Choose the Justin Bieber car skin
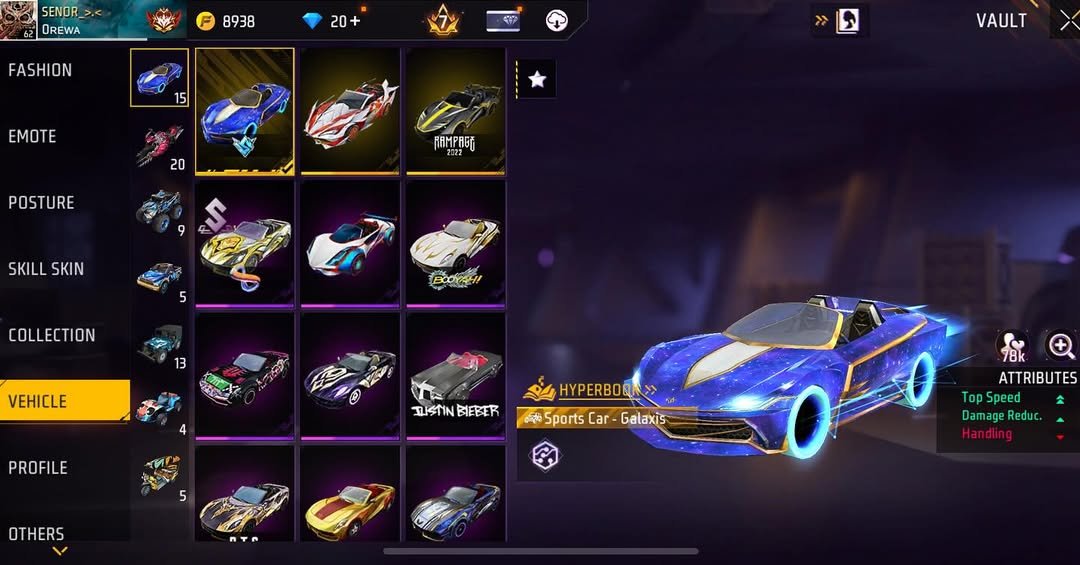Viewport: 1080px width, 565px height. [x=455, y=376]
